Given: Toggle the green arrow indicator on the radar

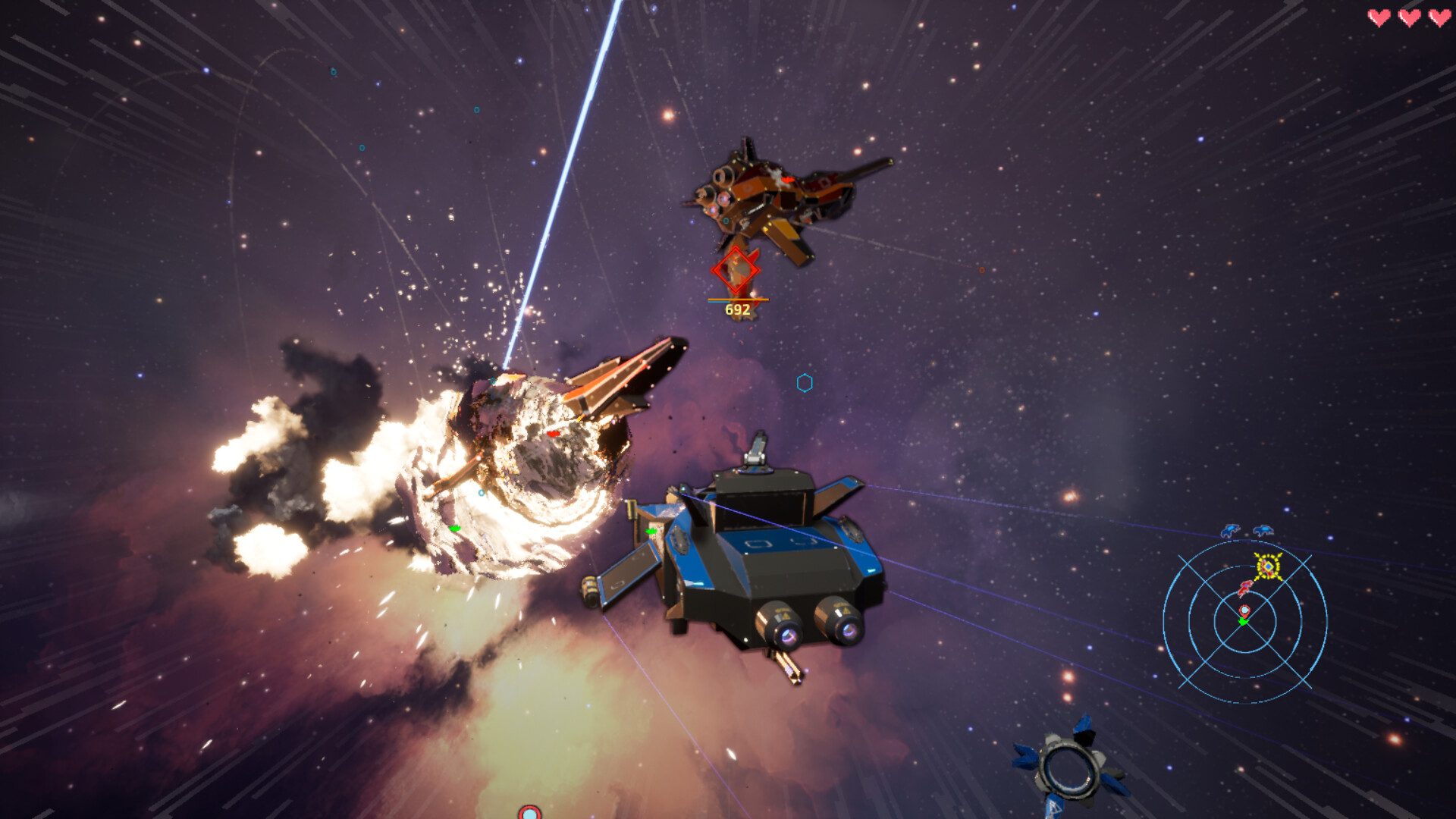Looking at the screenshot, I should coord(1244,621).
